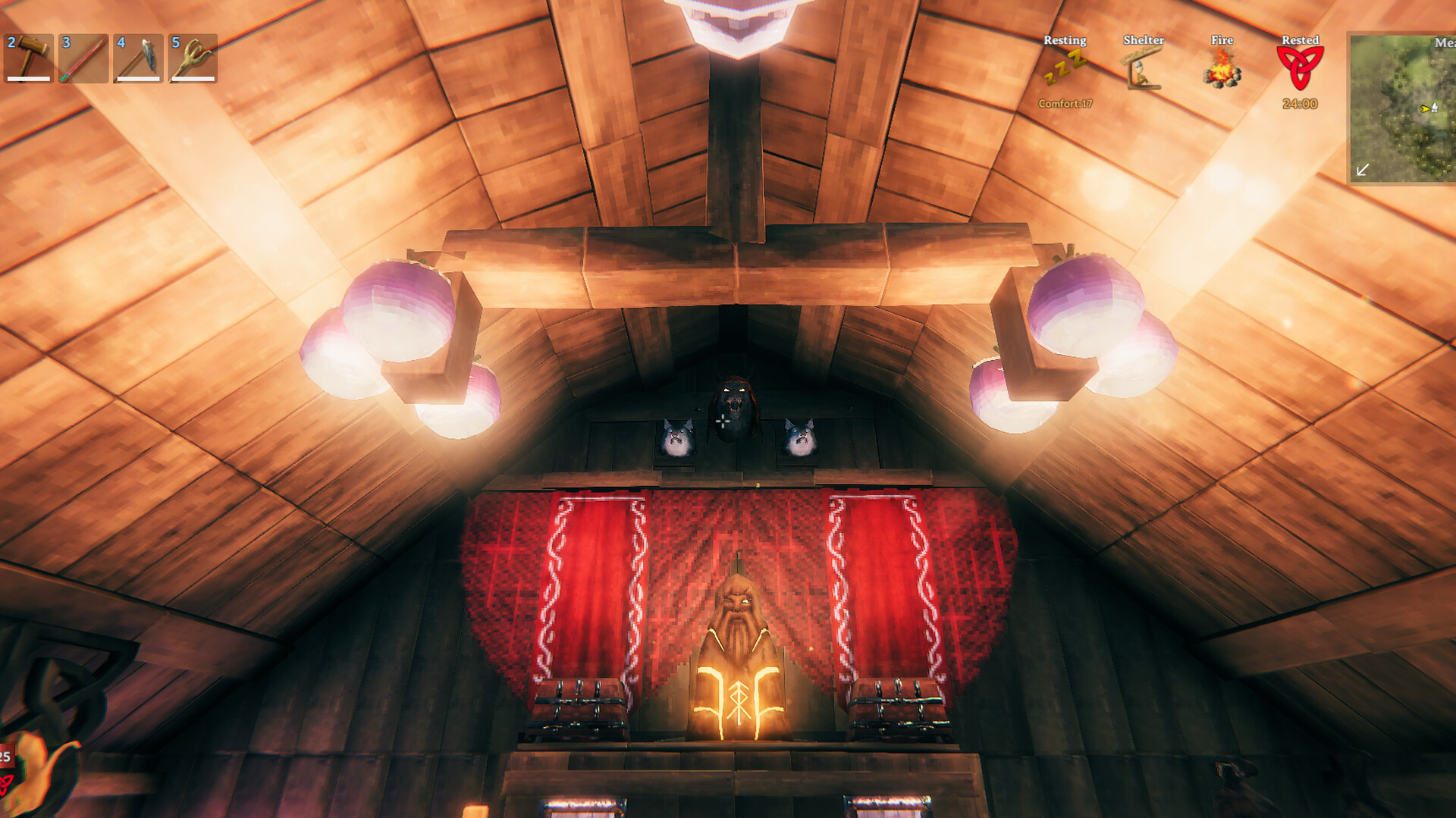
Task: Click the red Rested trinity knot icon
Action: 1299,68
